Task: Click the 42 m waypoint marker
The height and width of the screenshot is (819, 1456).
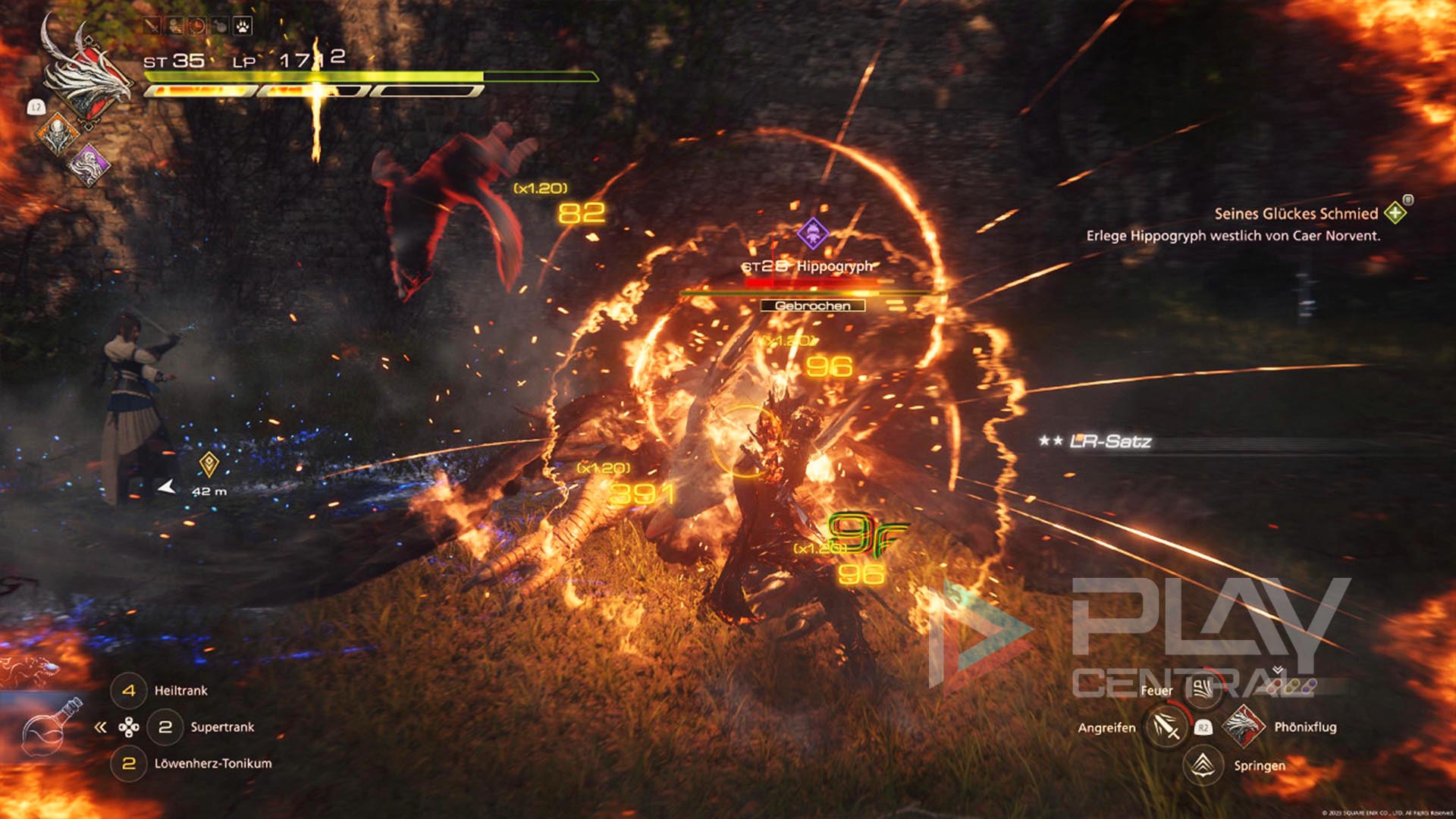Action: click(x=209, y=464)
